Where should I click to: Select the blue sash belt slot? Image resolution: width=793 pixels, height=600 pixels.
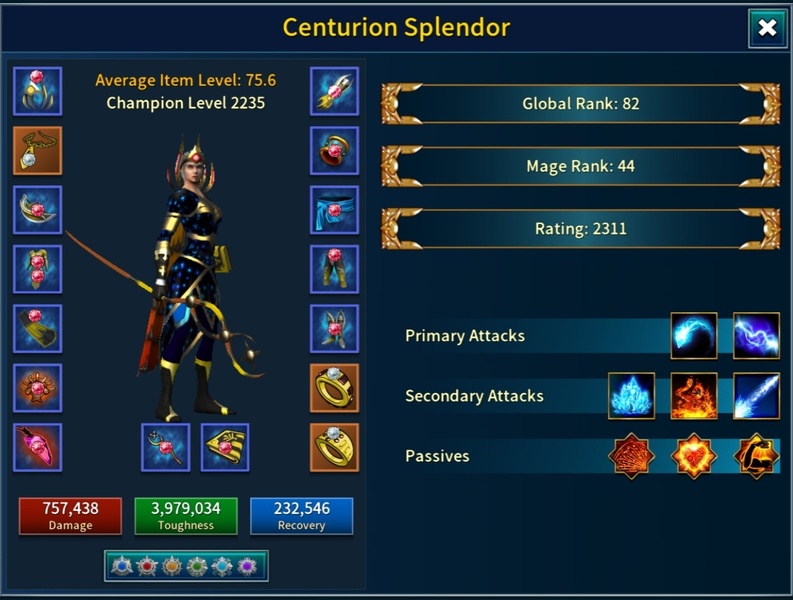pyautogui.click(x=334, y=210)
